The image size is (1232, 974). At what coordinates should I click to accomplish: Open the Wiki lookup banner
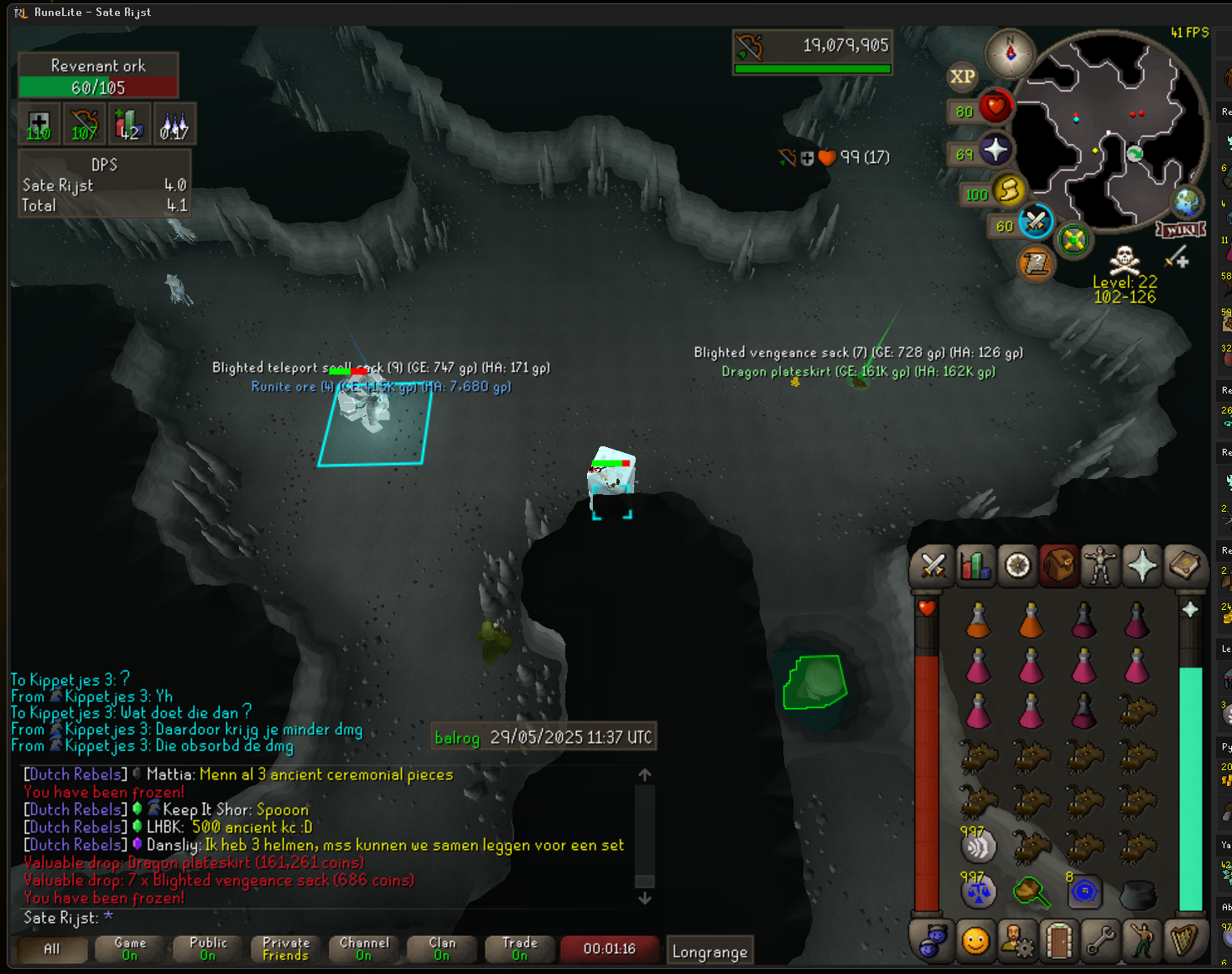[1181, 229]
